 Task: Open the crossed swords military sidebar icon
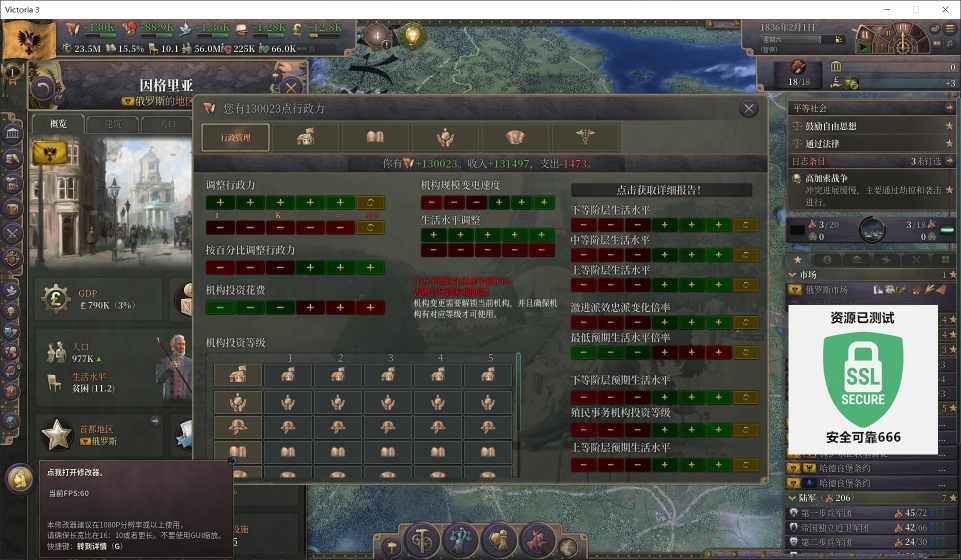[12, 233]
